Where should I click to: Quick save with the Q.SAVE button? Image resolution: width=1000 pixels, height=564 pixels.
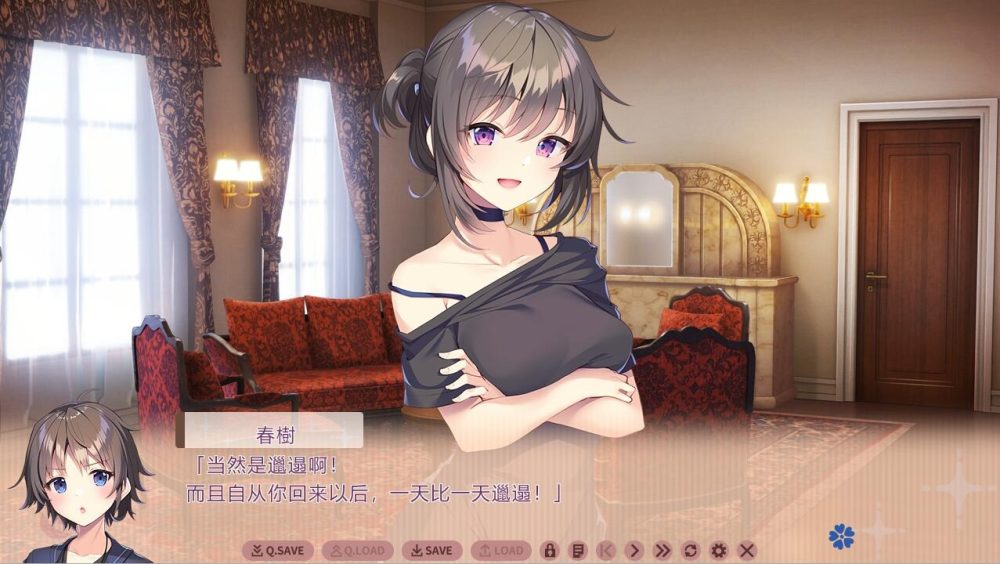pyautogui.click(x=278, y=550)
